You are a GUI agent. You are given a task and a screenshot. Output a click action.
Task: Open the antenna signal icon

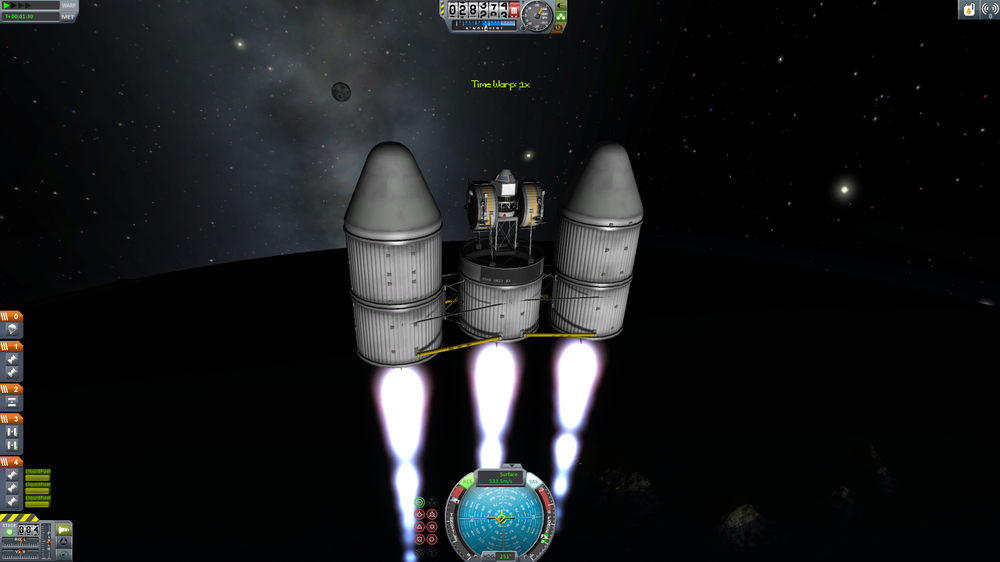(x=989, y=9)
